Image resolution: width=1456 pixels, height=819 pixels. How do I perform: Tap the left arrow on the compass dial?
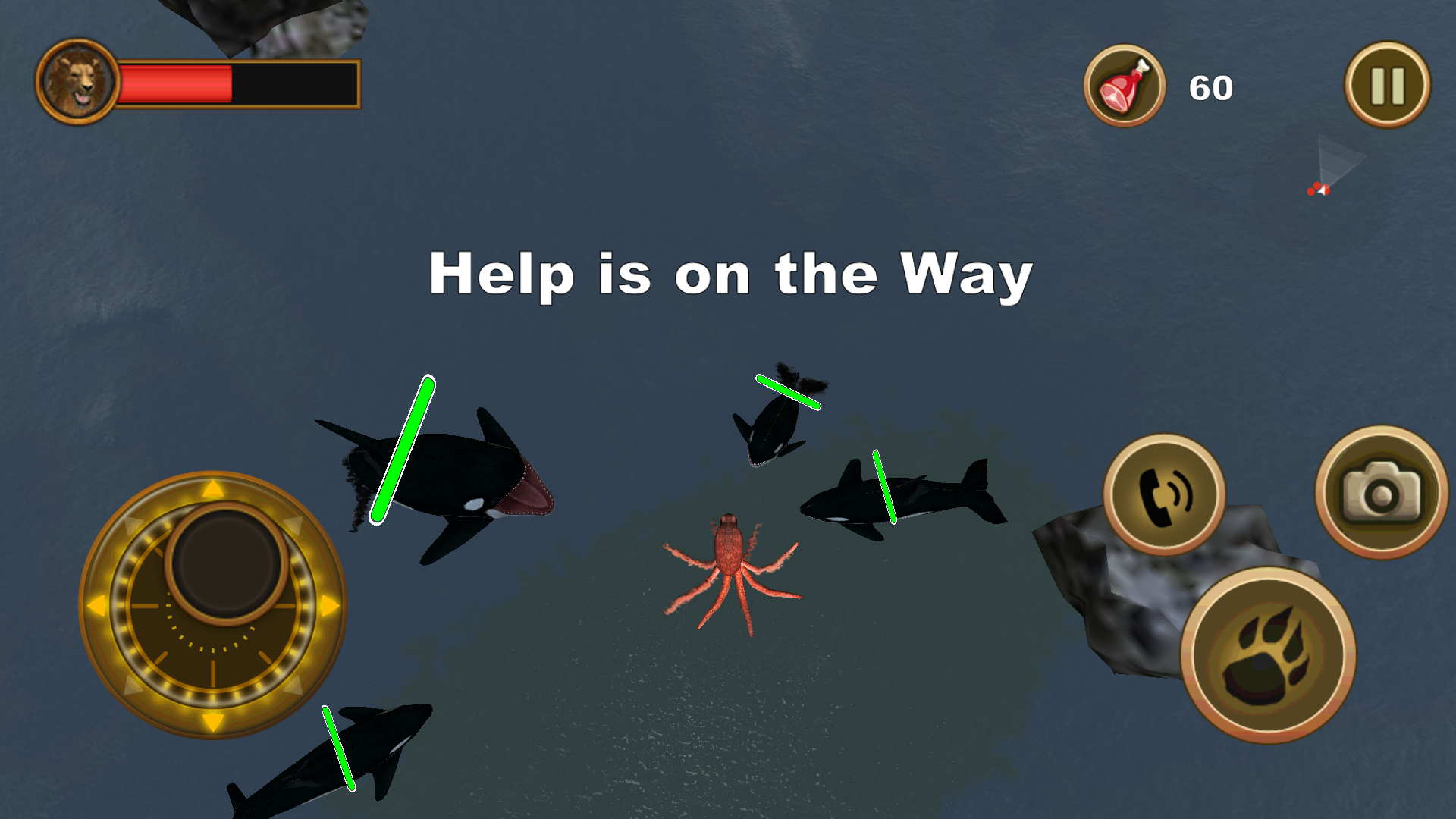pos(95,604)
